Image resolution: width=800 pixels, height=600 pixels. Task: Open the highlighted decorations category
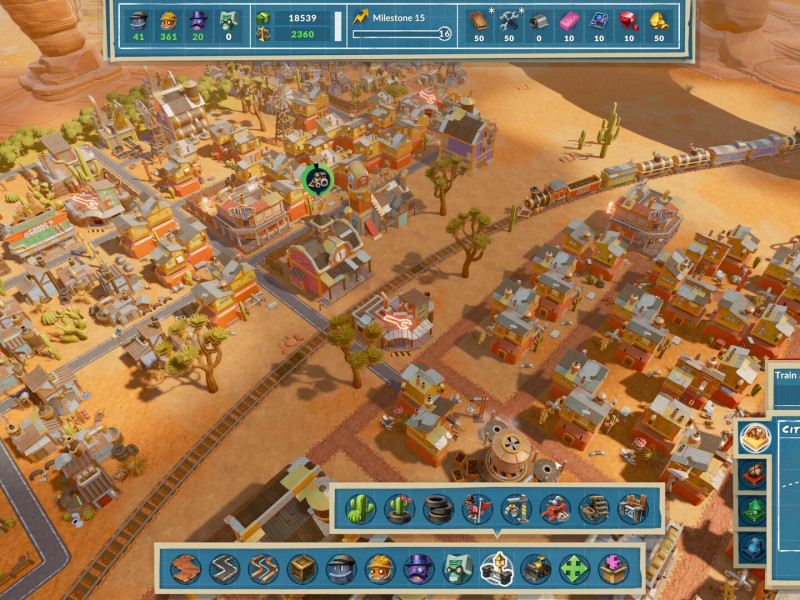click(497, 568)
